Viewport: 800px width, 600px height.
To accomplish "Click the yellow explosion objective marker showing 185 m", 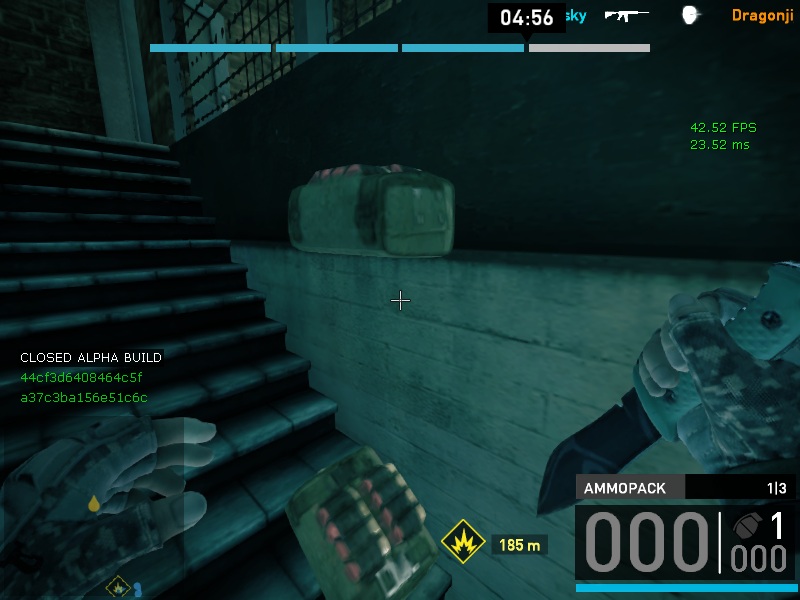I will [x=463, y=545].
